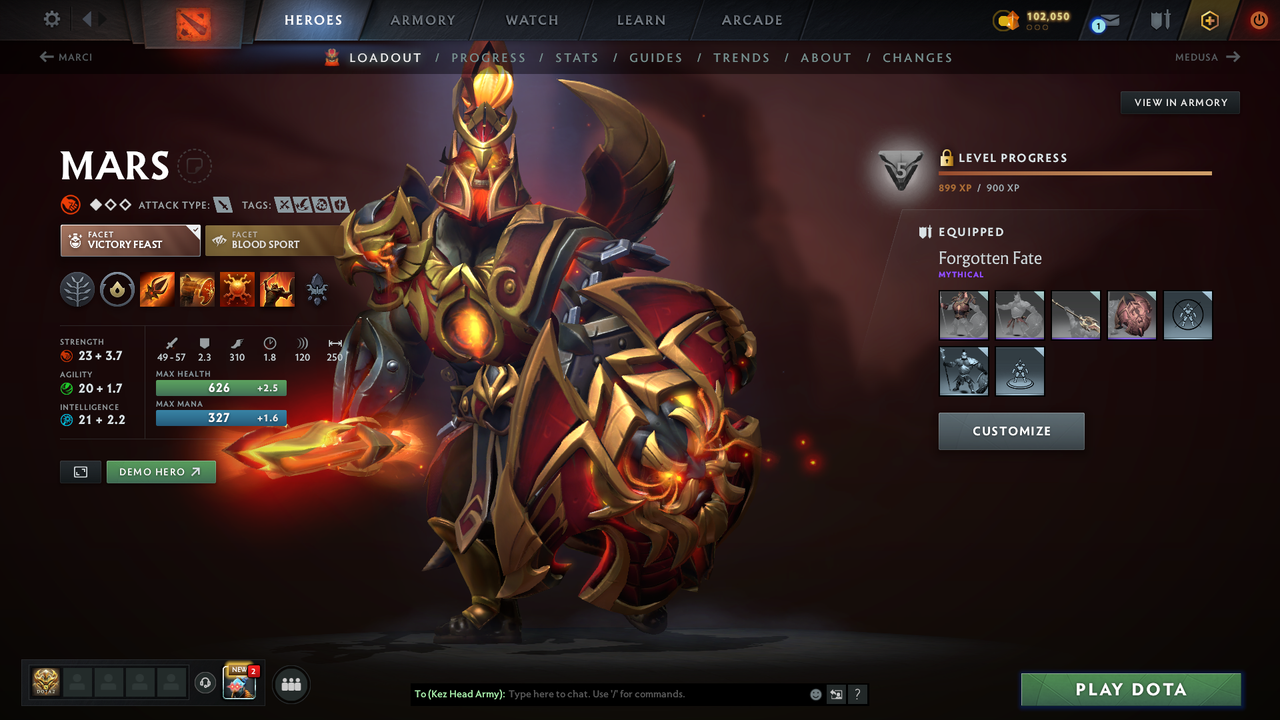1280x720 pixels.
Task: Open Mars's talent tree icon
Action: [x=77, y=289]
